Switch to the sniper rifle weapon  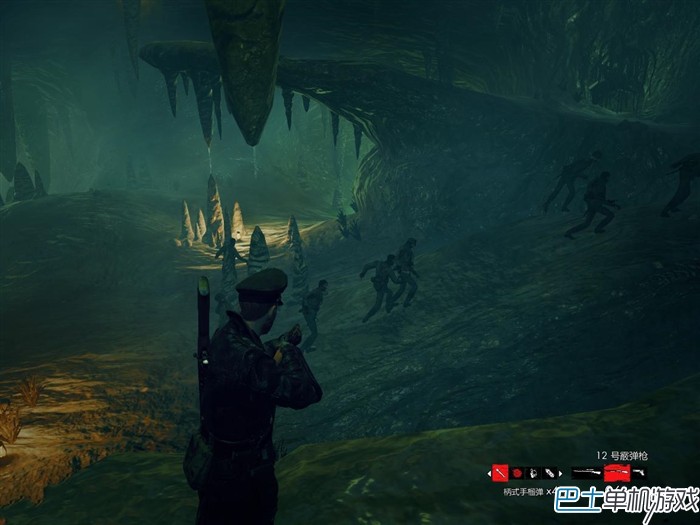coord(585,472)
